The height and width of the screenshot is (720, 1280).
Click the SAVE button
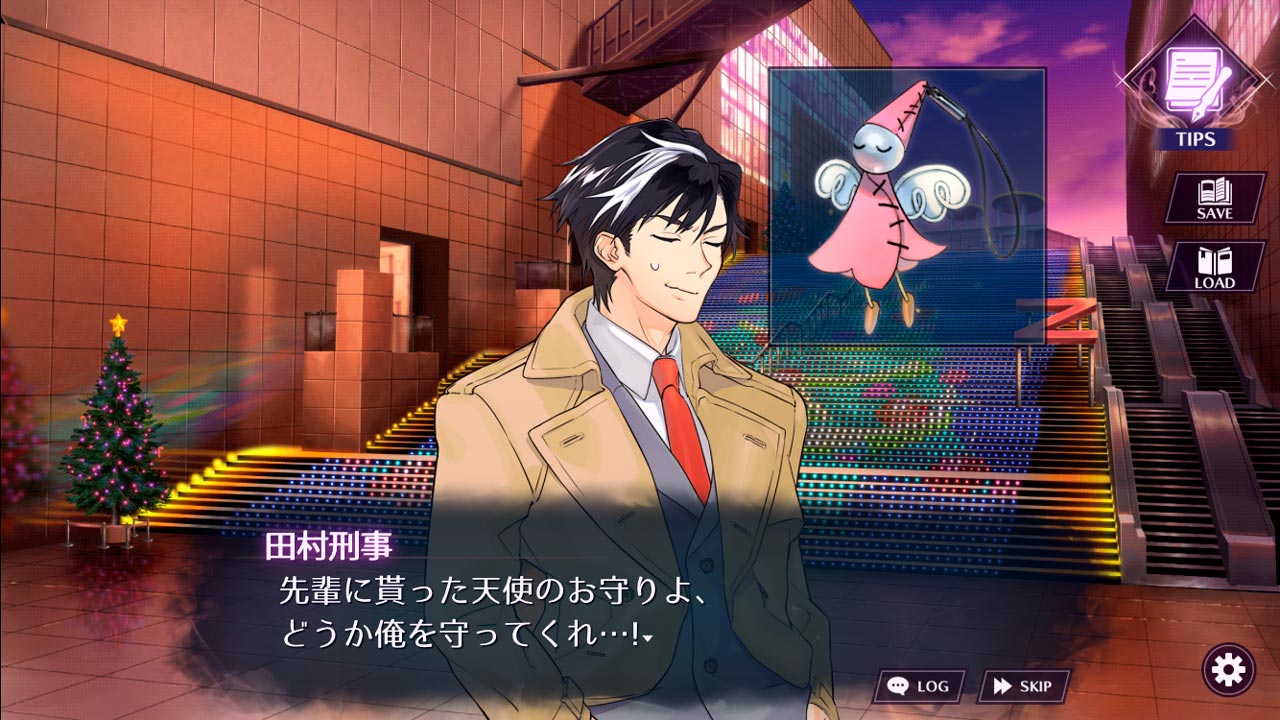tap(1214, 198)
